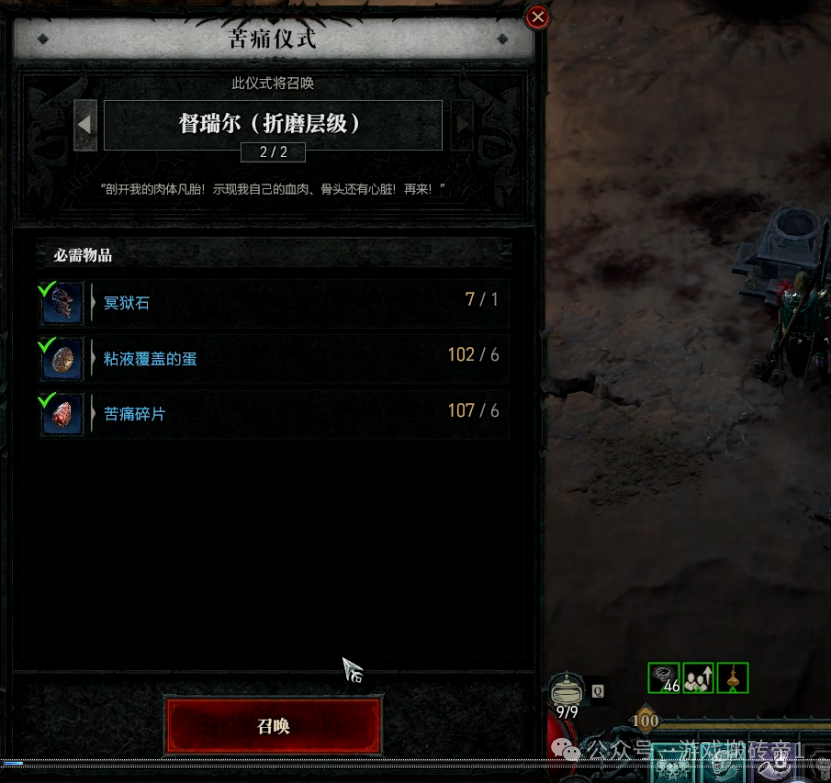
Task: Close the 苦痛仪式 ritual panel
Action: [538, 17]
